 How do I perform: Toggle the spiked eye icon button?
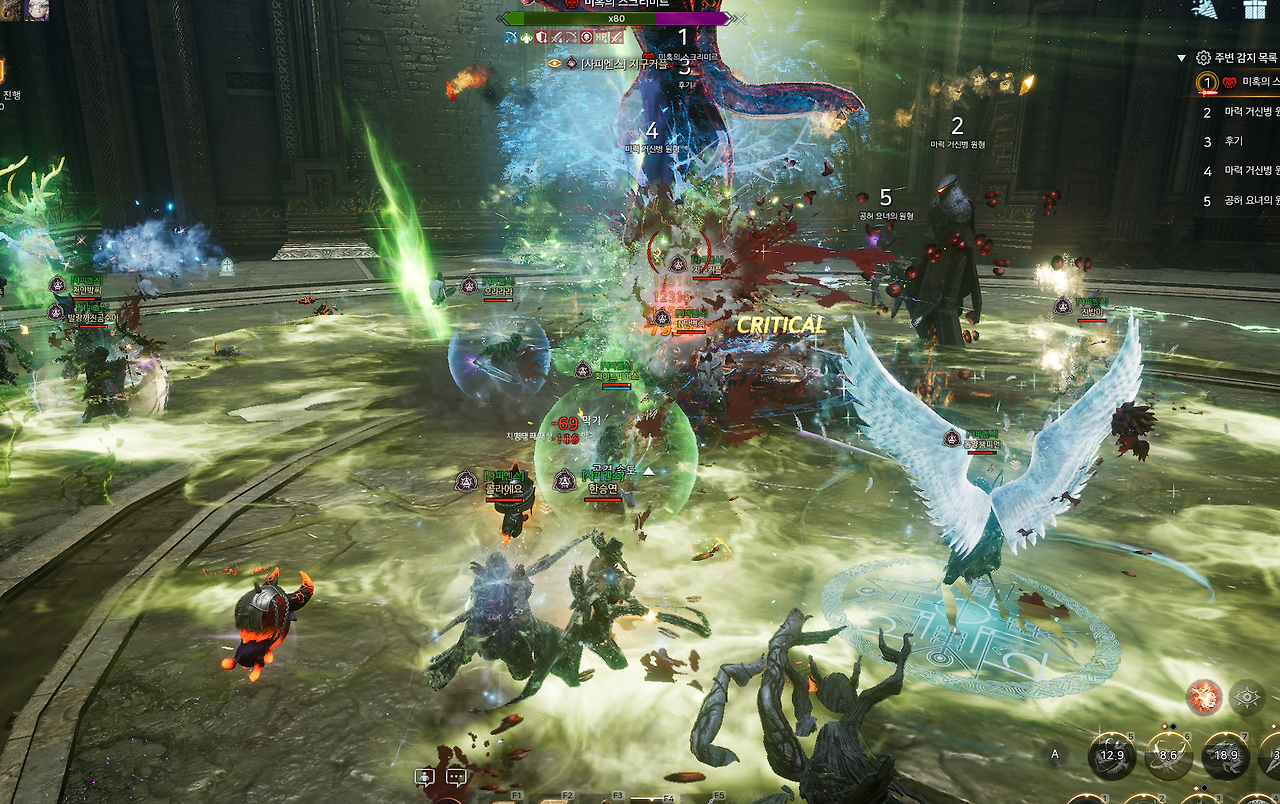[x=1247, y=697]
